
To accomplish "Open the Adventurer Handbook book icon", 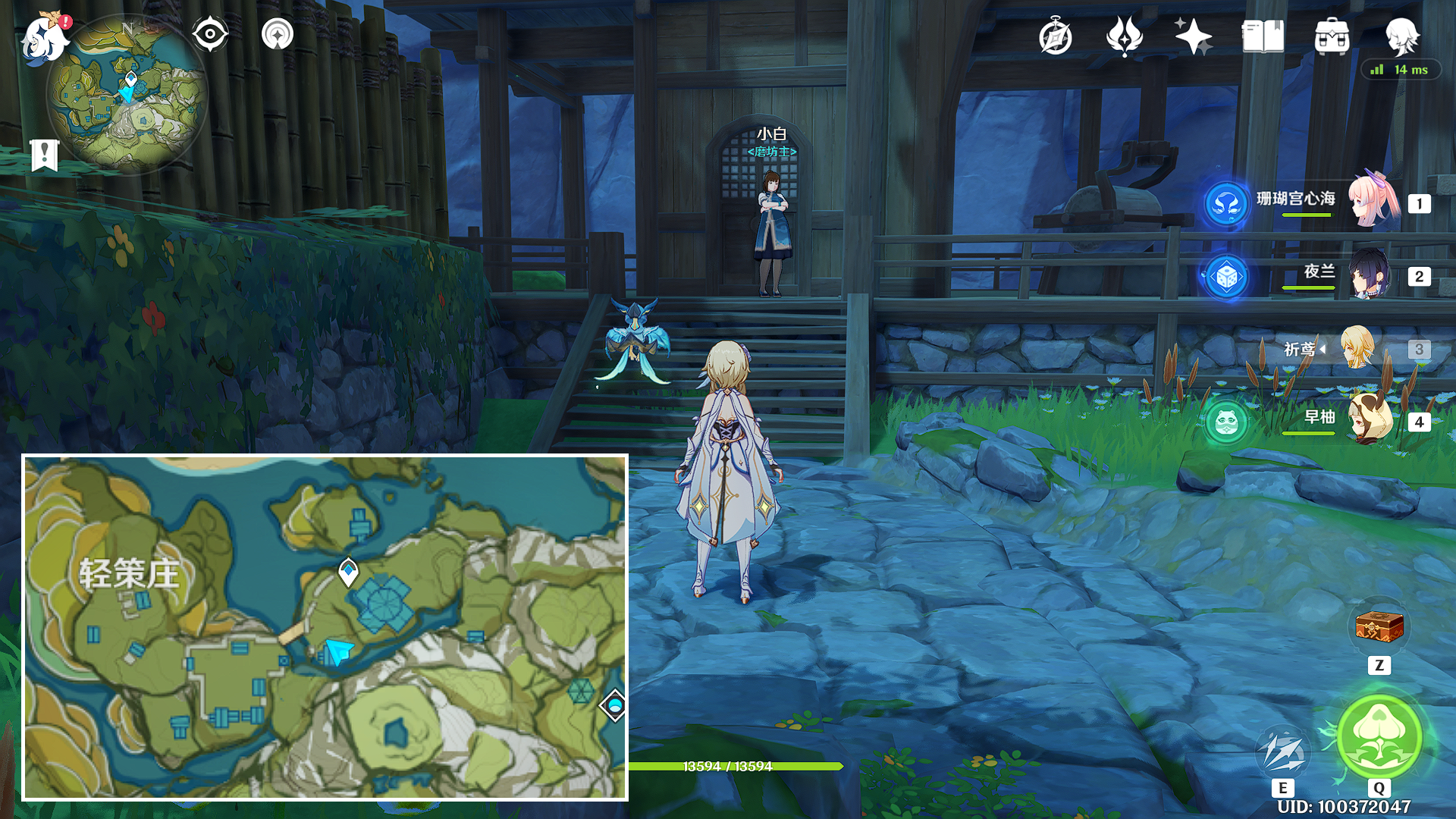I will (x=1263, y=36).
